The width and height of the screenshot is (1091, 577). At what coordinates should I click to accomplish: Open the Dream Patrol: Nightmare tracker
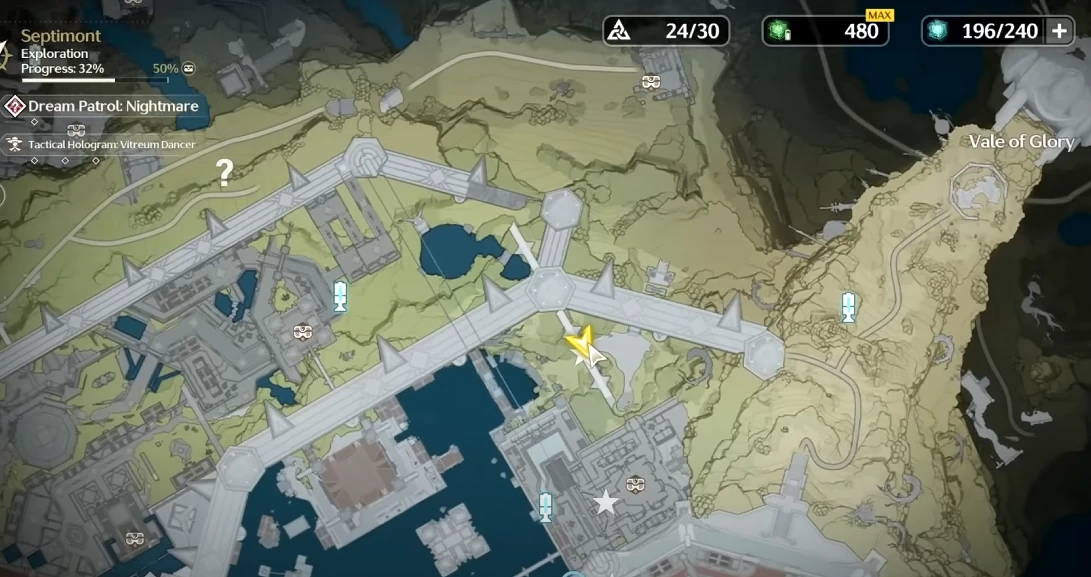tap(105, 106)
